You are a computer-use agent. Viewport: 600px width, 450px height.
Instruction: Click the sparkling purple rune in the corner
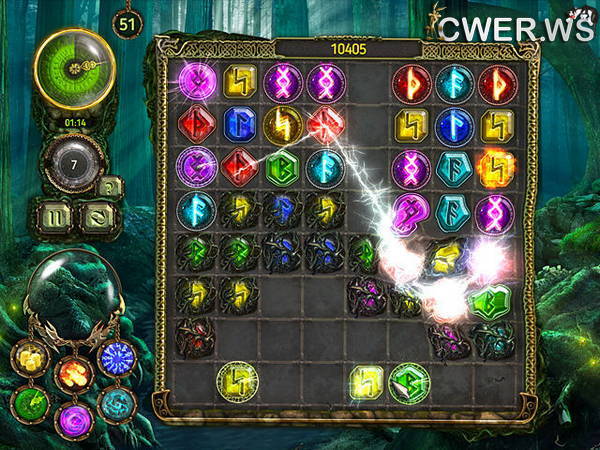[196, 82]
